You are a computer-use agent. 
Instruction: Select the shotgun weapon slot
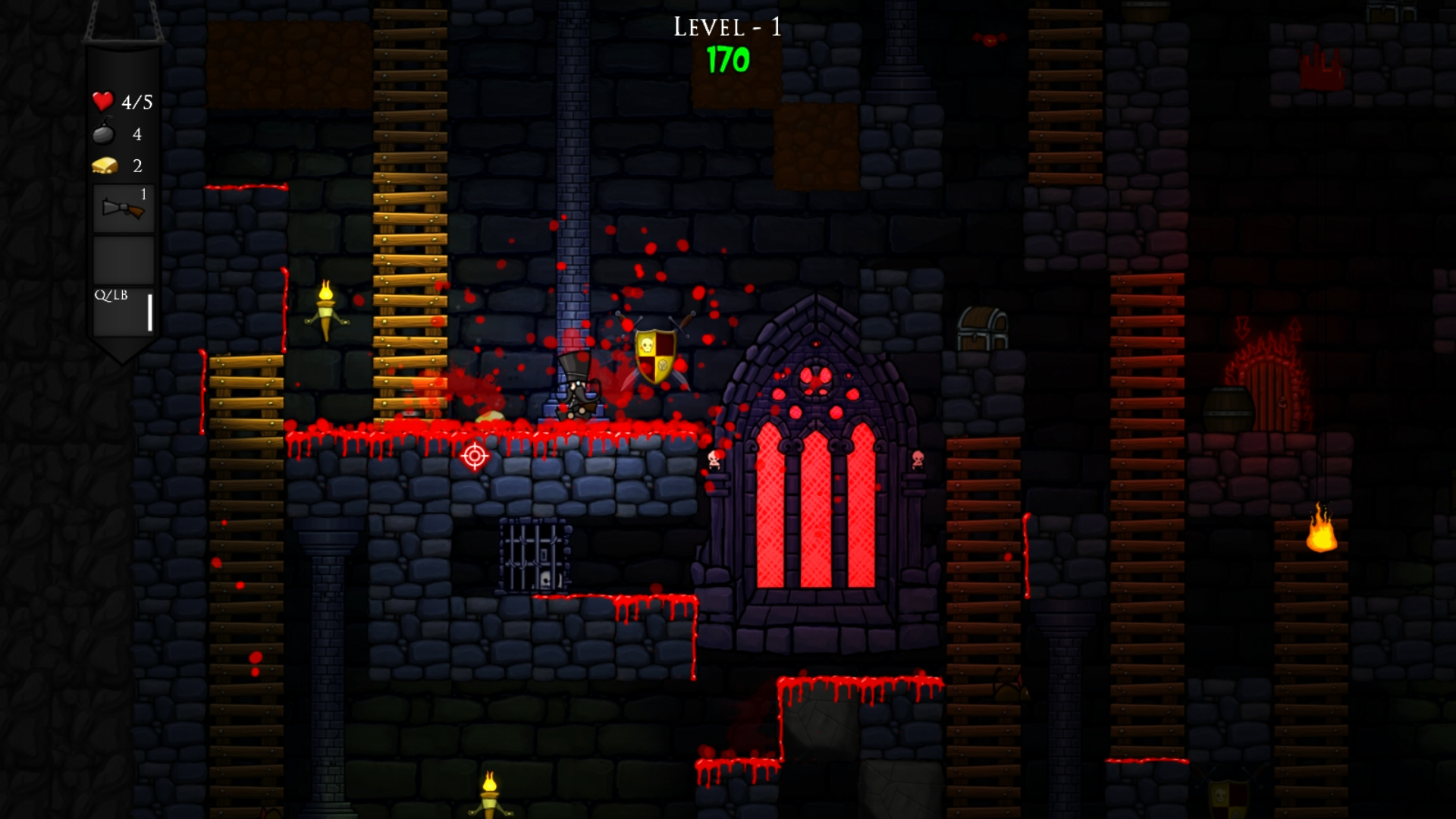pos(124,206)
